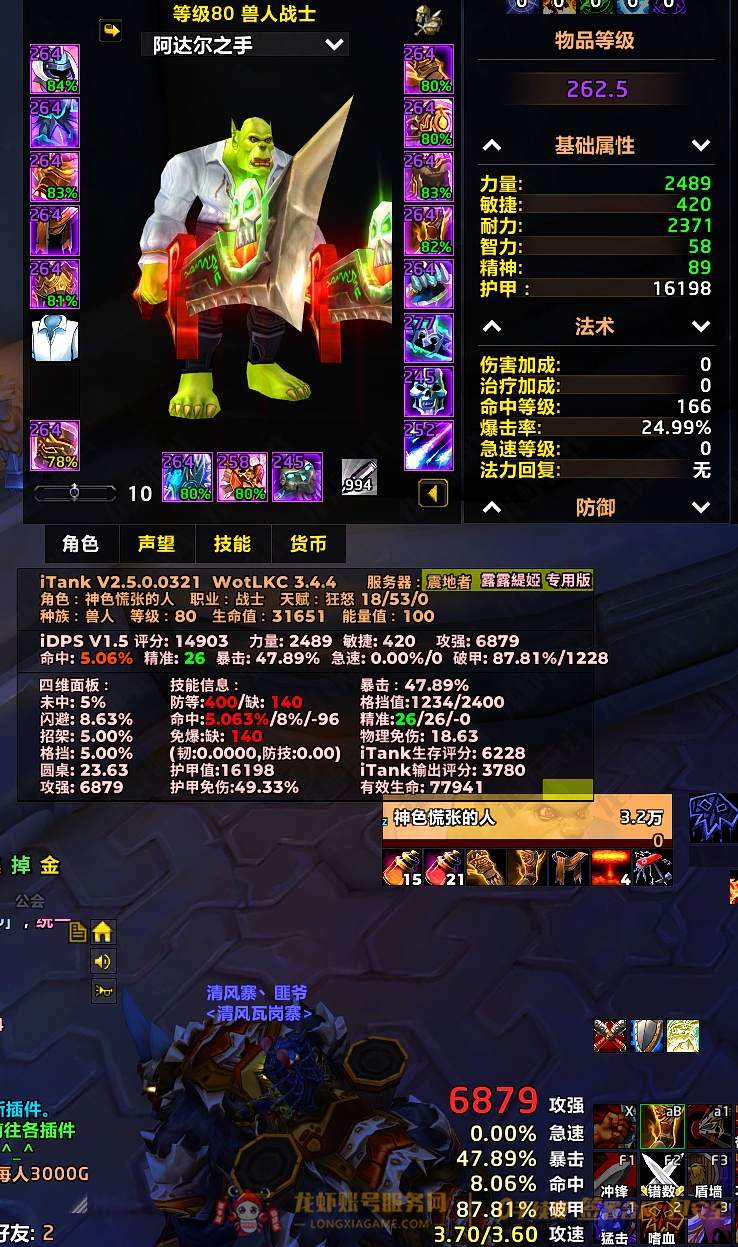Switch to the 角色 tab
The width and height of the screenshot is (738, 1247).
coord(81,544)
